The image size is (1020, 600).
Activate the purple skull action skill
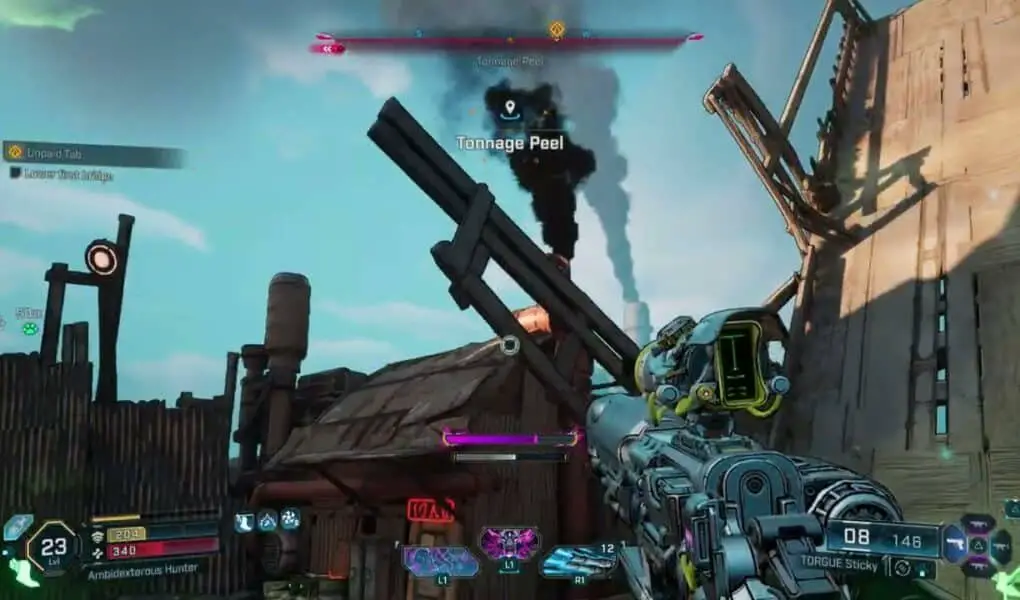[x=510, y=545]
